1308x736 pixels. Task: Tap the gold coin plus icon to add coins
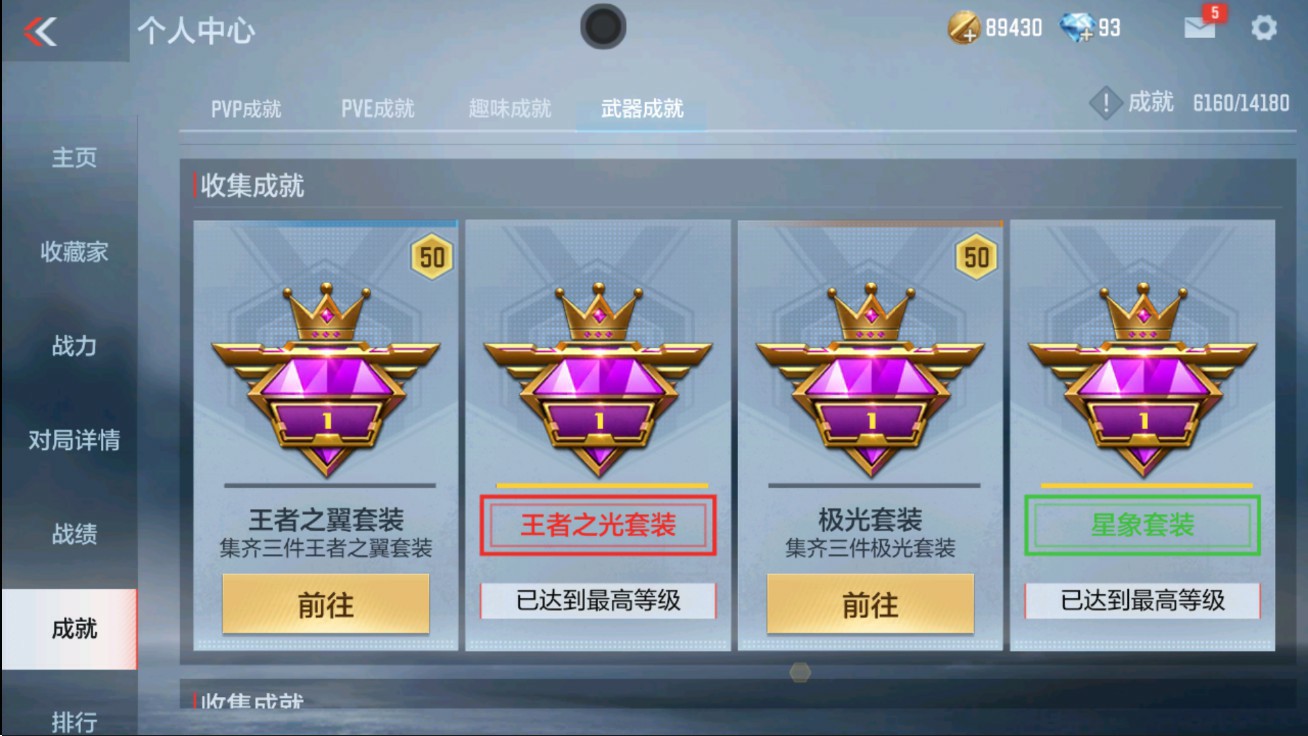tap(966, 27)
